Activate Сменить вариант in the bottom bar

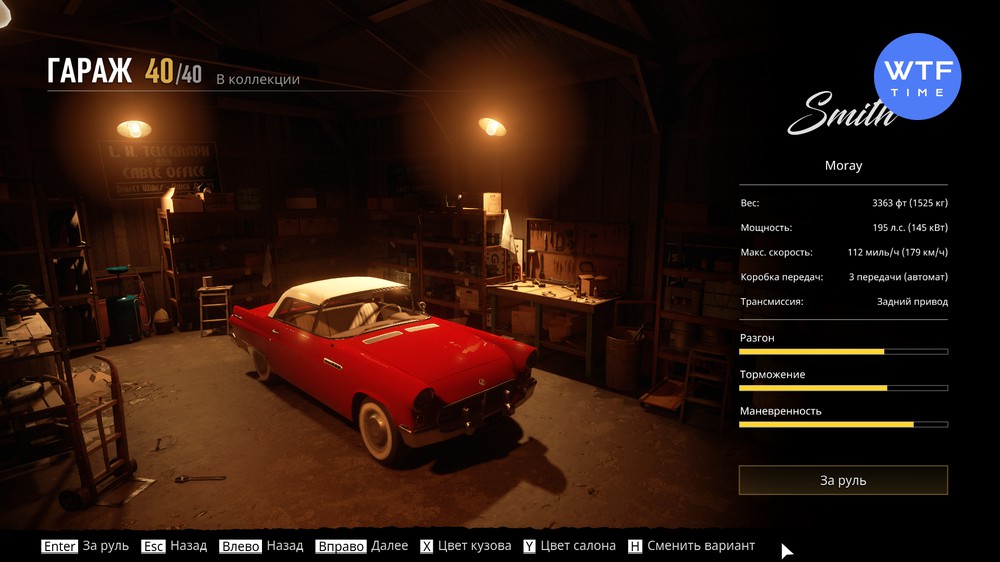point(691,546)
